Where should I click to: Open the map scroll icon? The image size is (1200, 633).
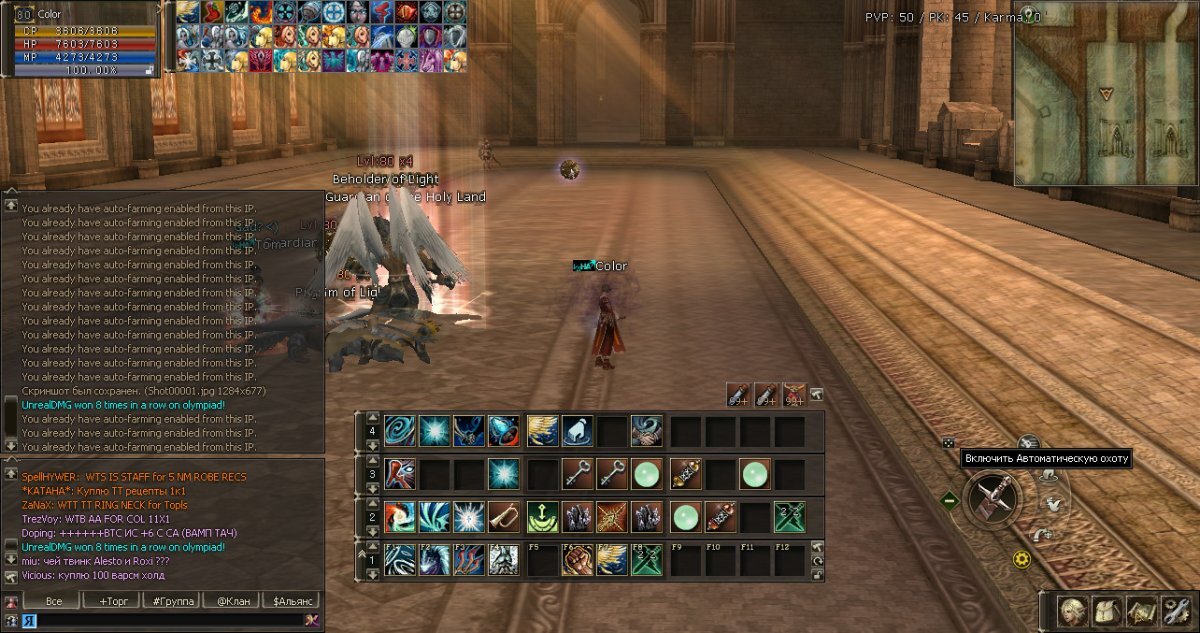pyautogui.click(x=1141, y=611)
